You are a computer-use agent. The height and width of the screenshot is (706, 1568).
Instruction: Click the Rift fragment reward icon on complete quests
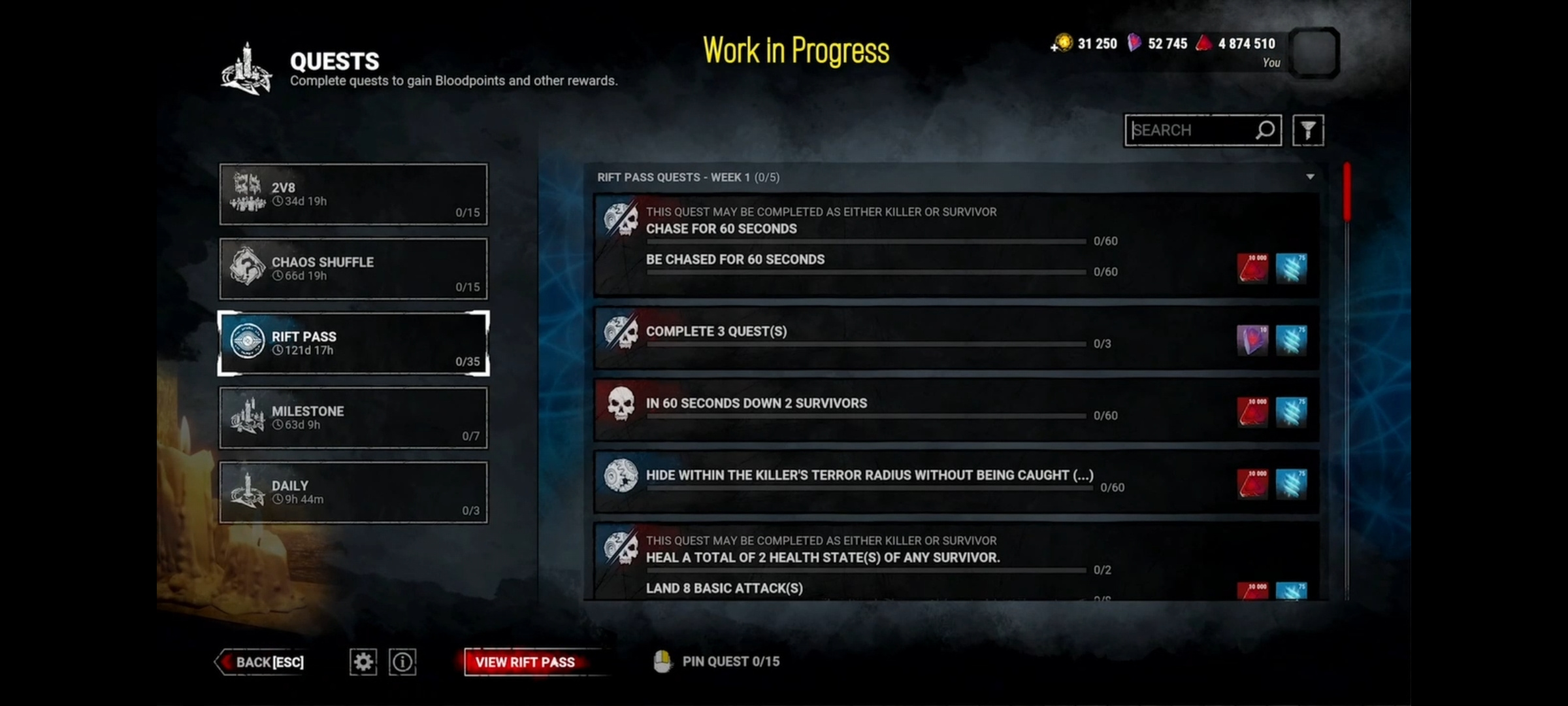pos(1252,341)
